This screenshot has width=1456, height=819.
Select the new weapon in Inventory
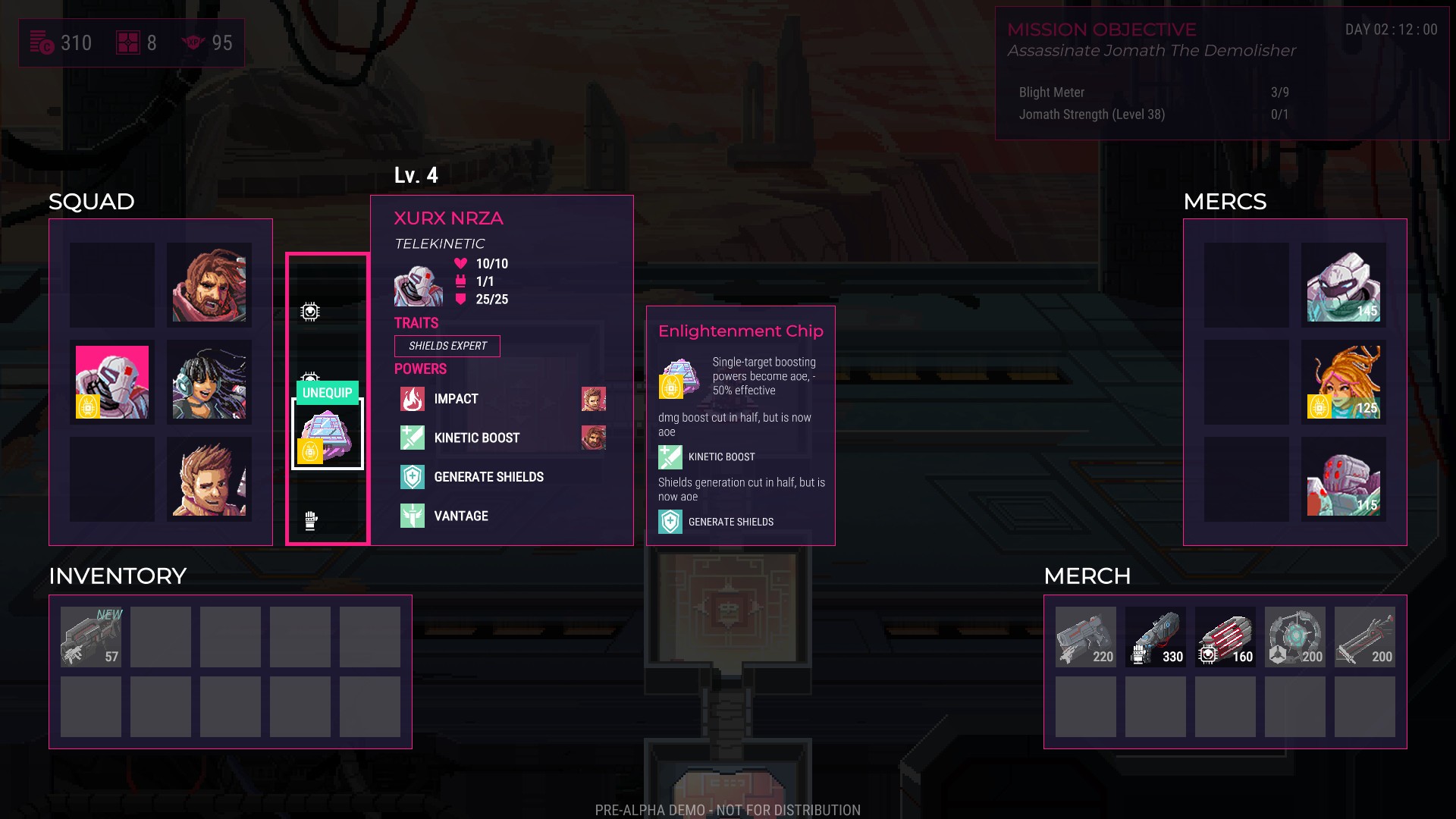[90, 635]
